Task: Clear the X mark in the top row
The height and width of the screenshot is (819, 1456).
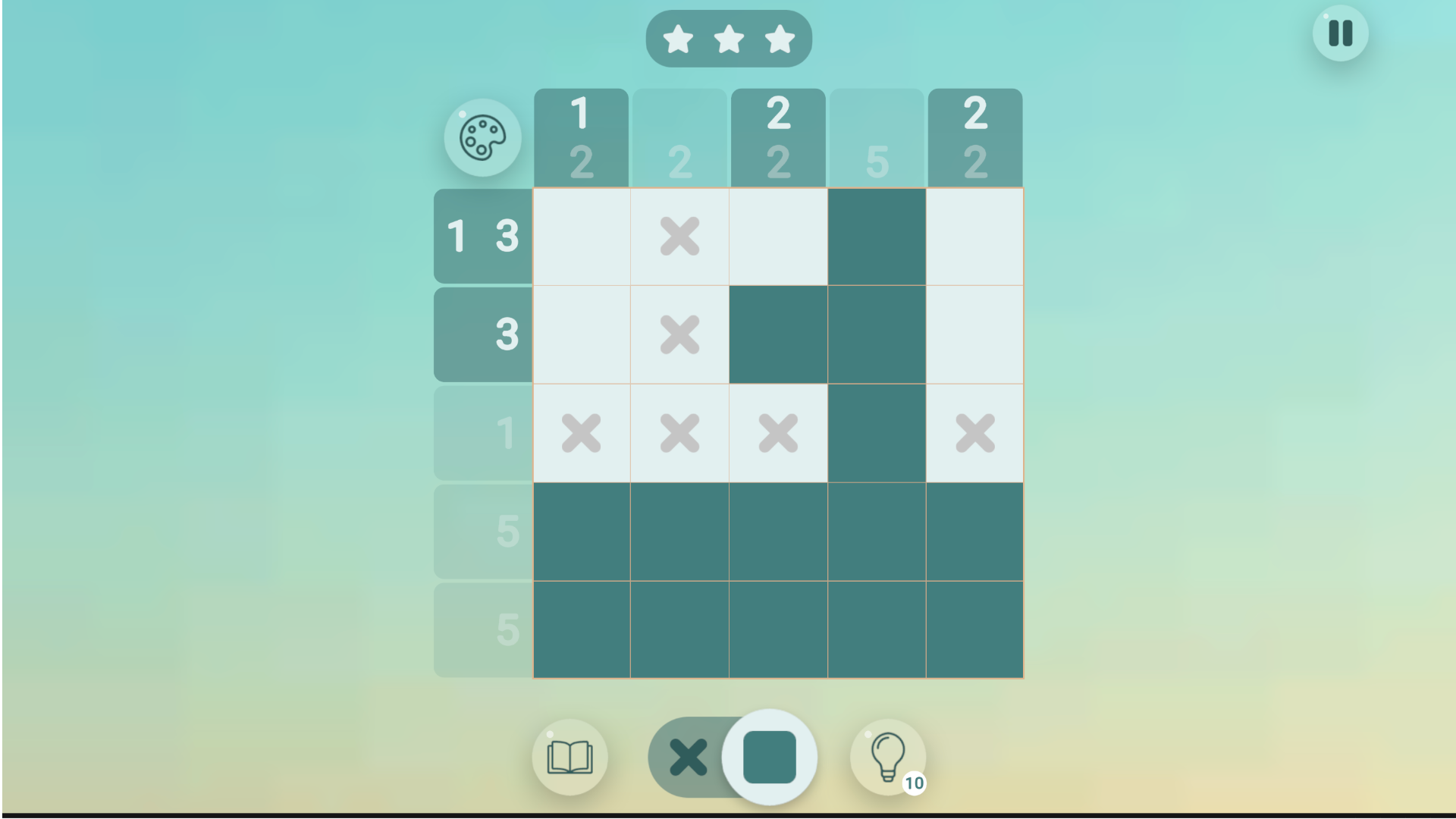Action: (679, 236)
